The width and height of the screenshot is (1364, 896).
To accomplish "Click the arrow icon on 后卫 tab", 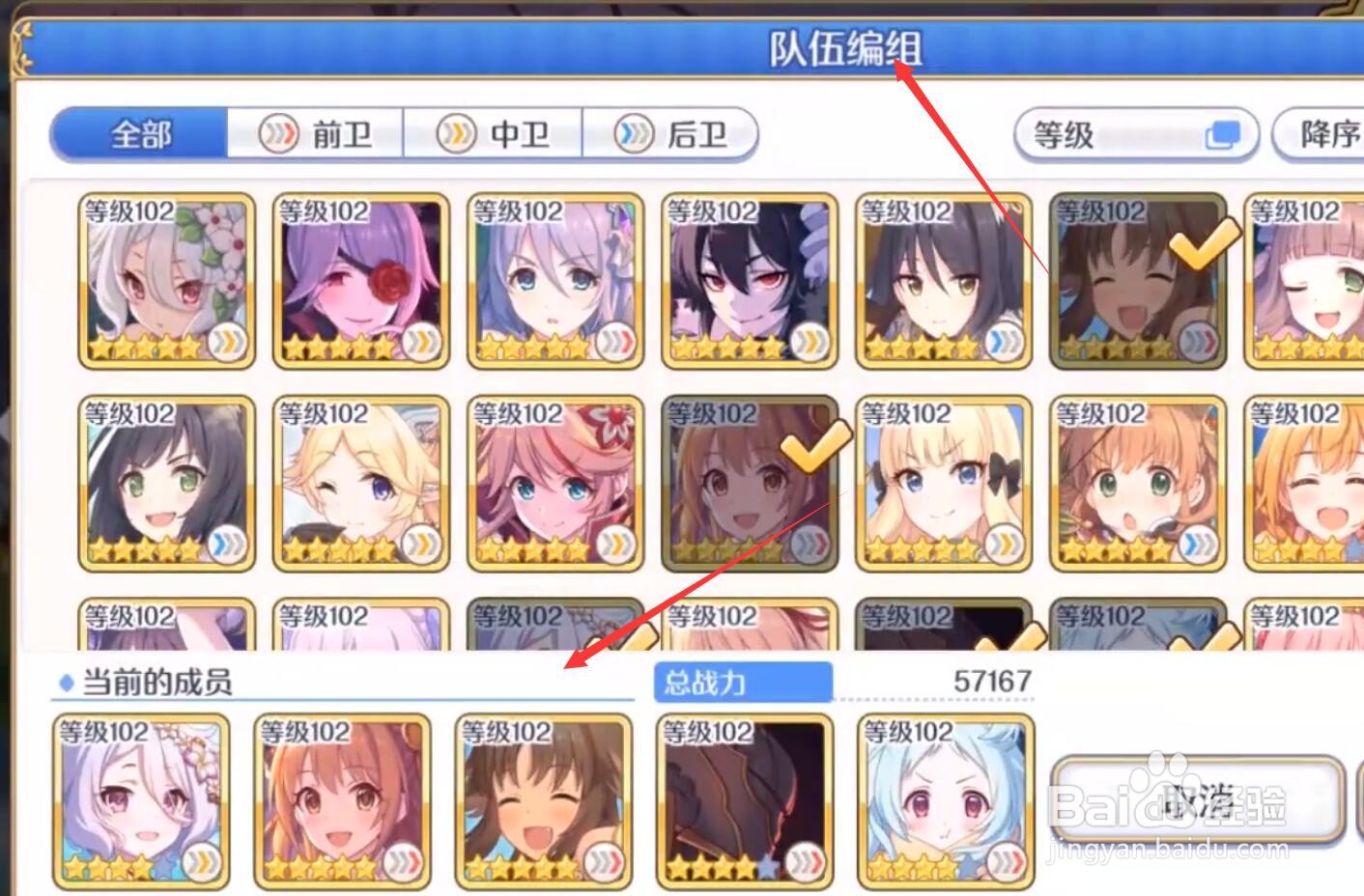I will (x=634, y=134).
